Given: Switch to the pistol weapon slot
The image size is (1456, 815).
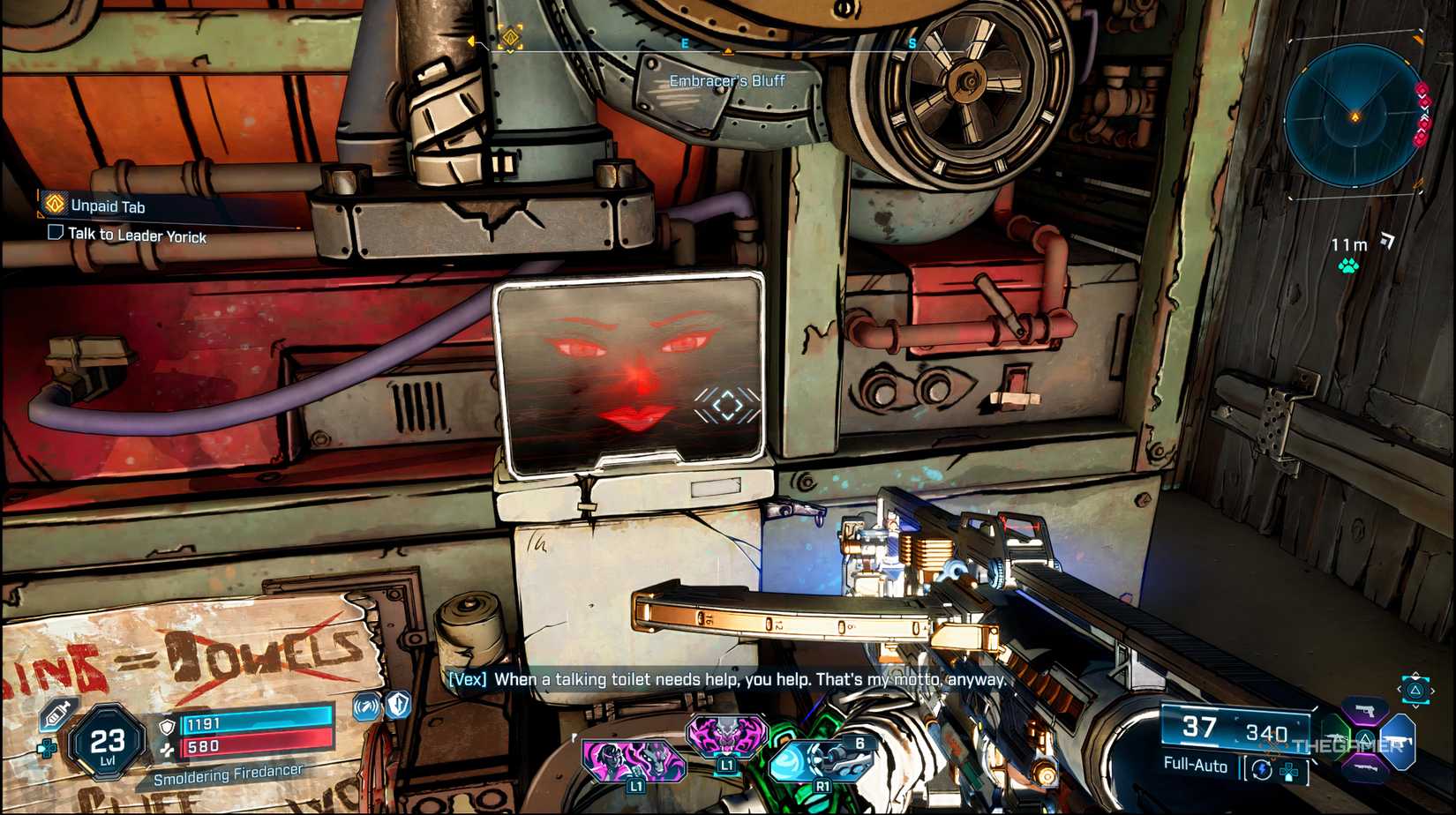Looking at the screenshot, I should tap(1364, 710).
